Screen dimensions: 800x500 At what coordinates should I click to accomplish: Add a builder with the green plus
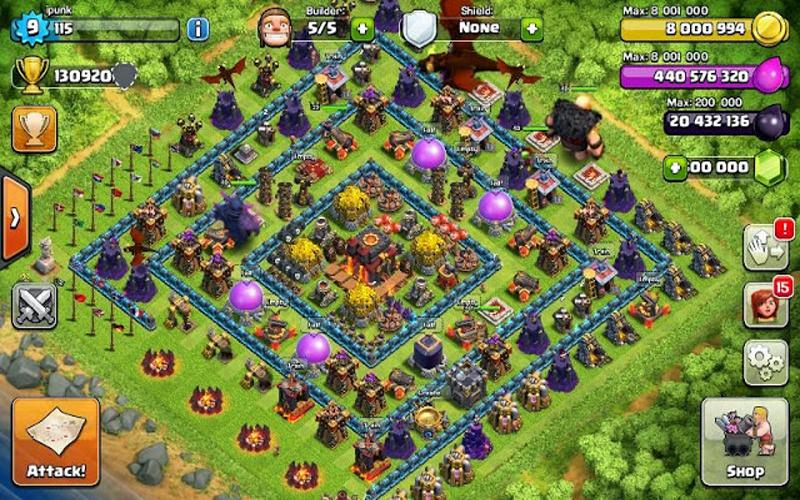(x=363, y=29)
